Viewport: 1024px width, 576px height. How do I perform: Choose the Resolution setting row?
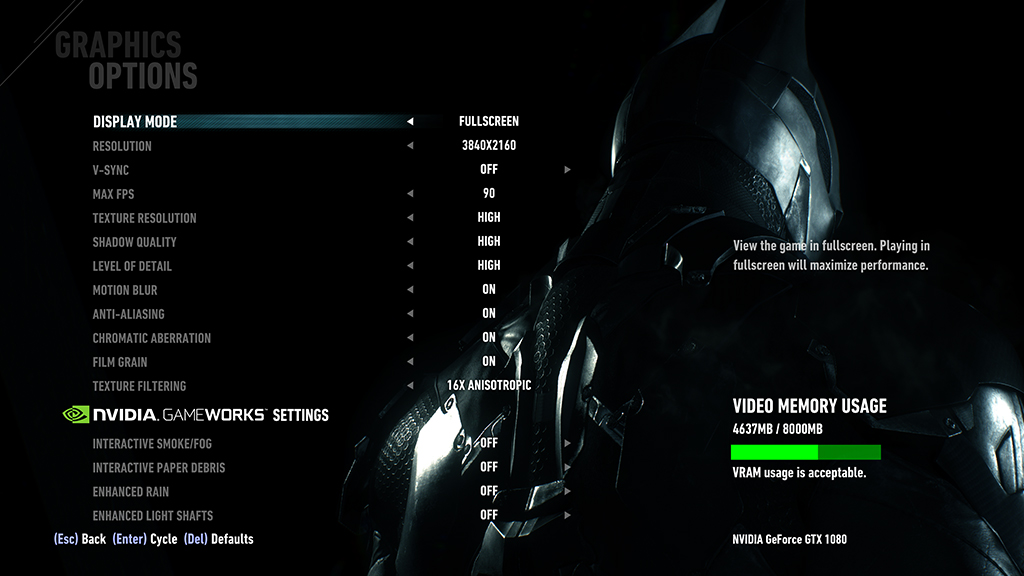[x=122, y=146]
